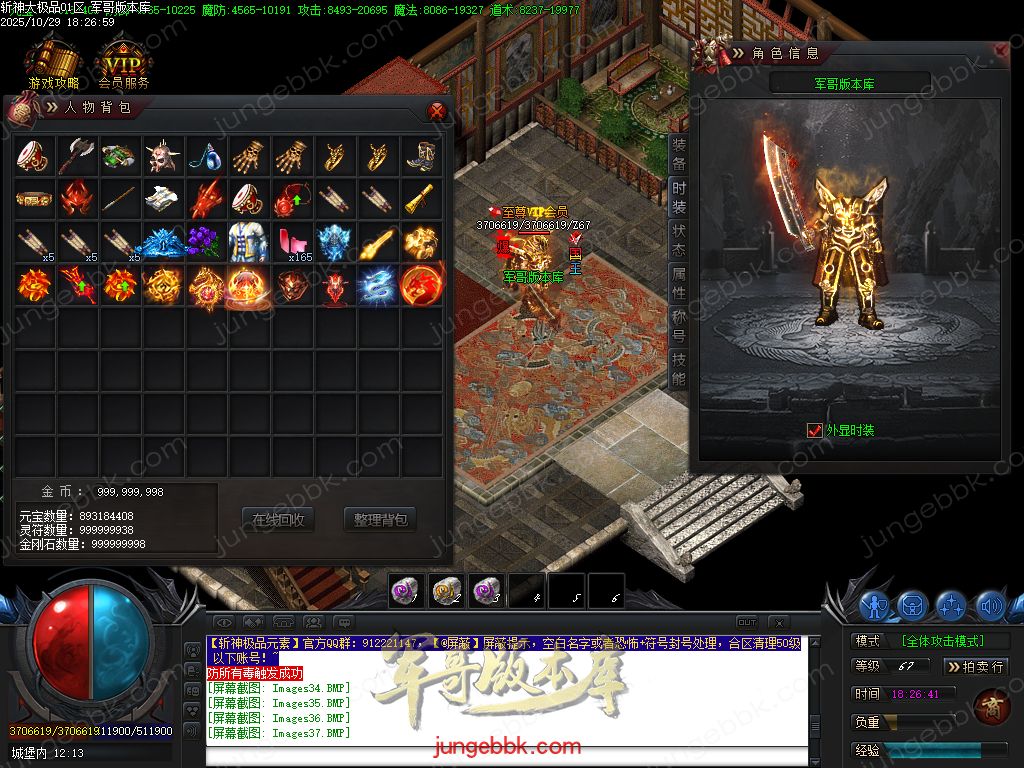Show the 技能 skills tab
The width and height of the screenshot is (1024, 768).
pyautogui.click(x=679, y=369)
